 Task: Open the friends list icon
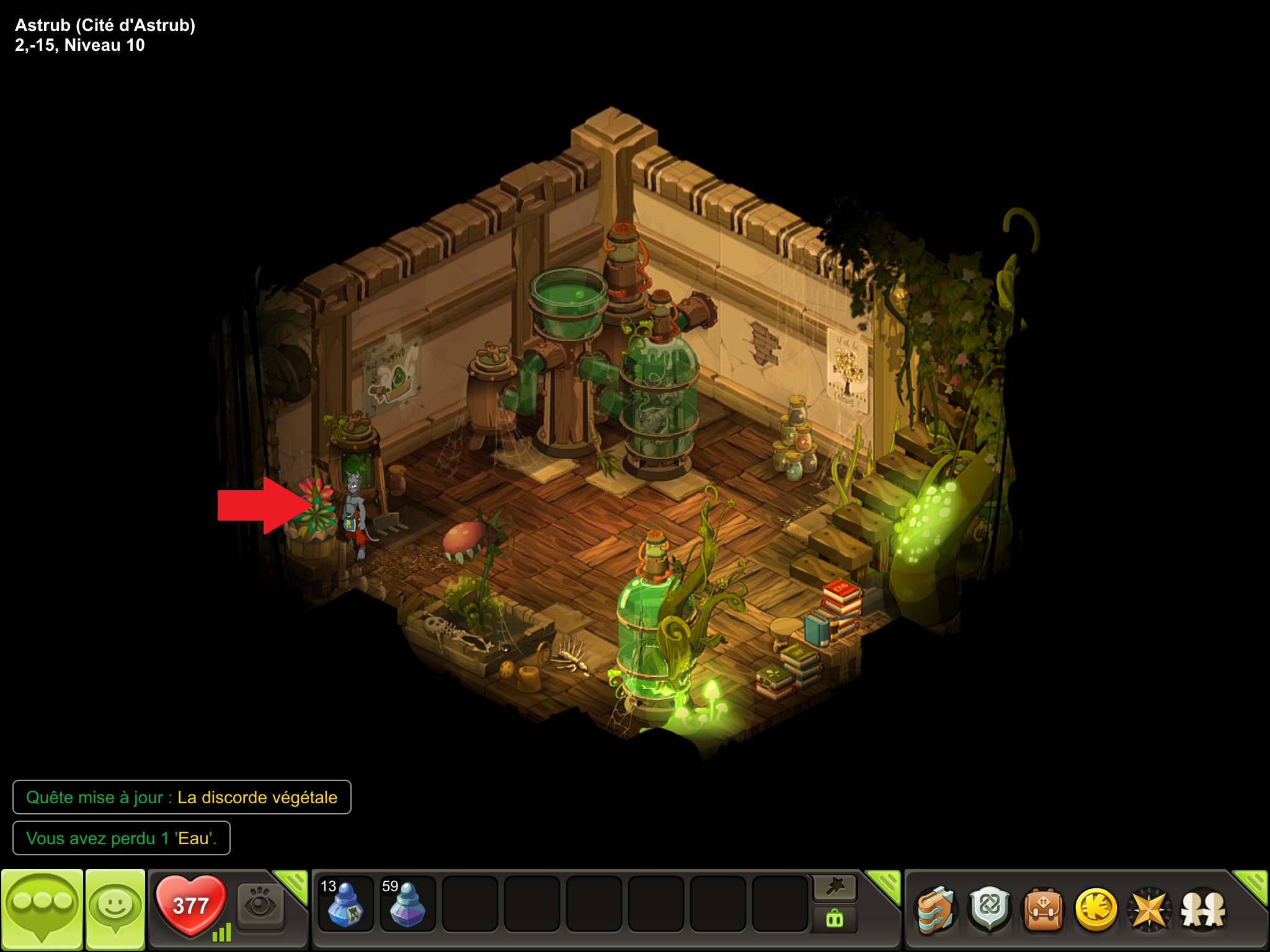(1203, 909)
